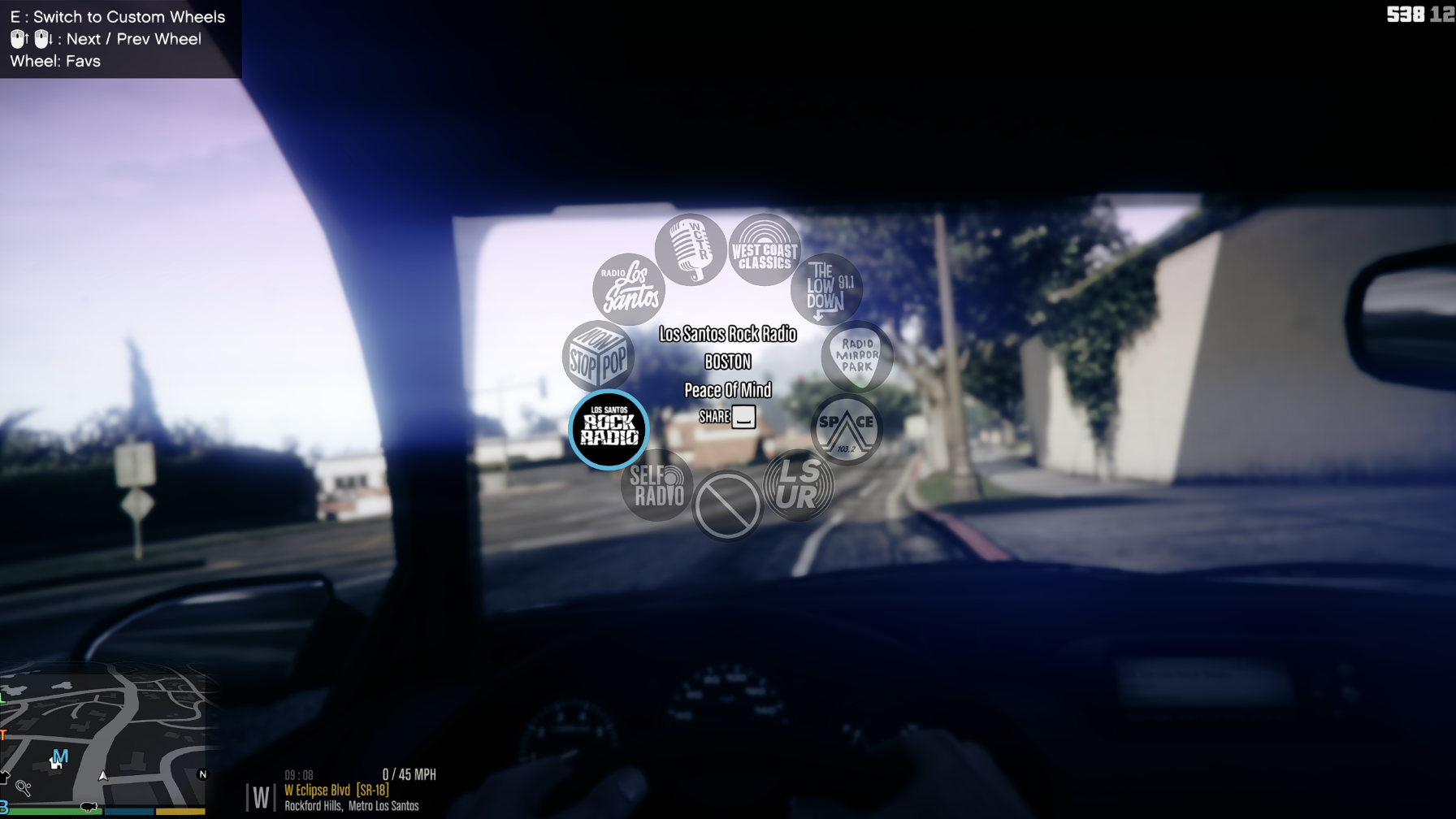Pick The Low Down 91.1 station
Screen dimensions: 1456x819
[826, 289]
